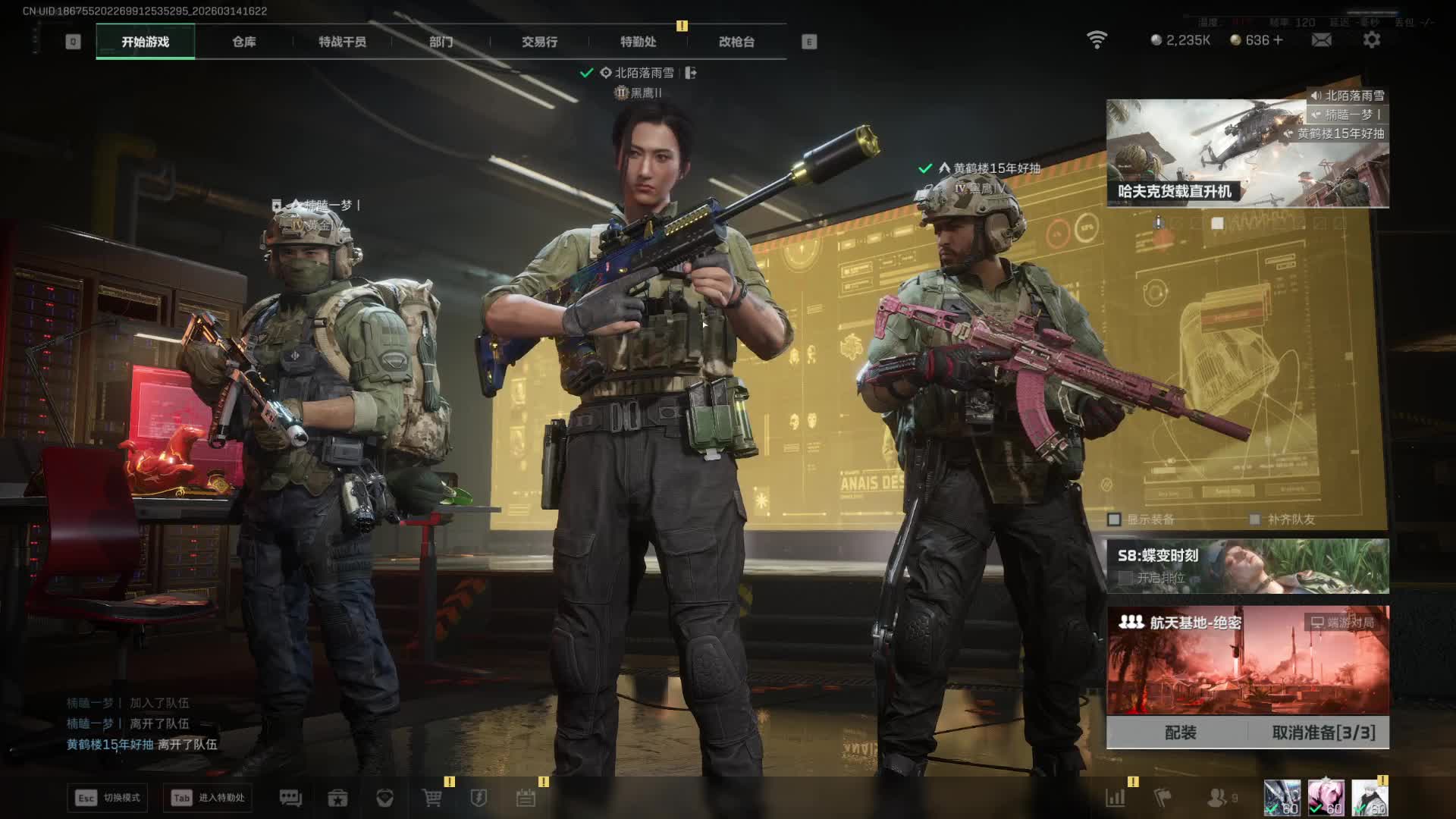Toggle the 显示装备 checkbox

[x=1114, y=519]
